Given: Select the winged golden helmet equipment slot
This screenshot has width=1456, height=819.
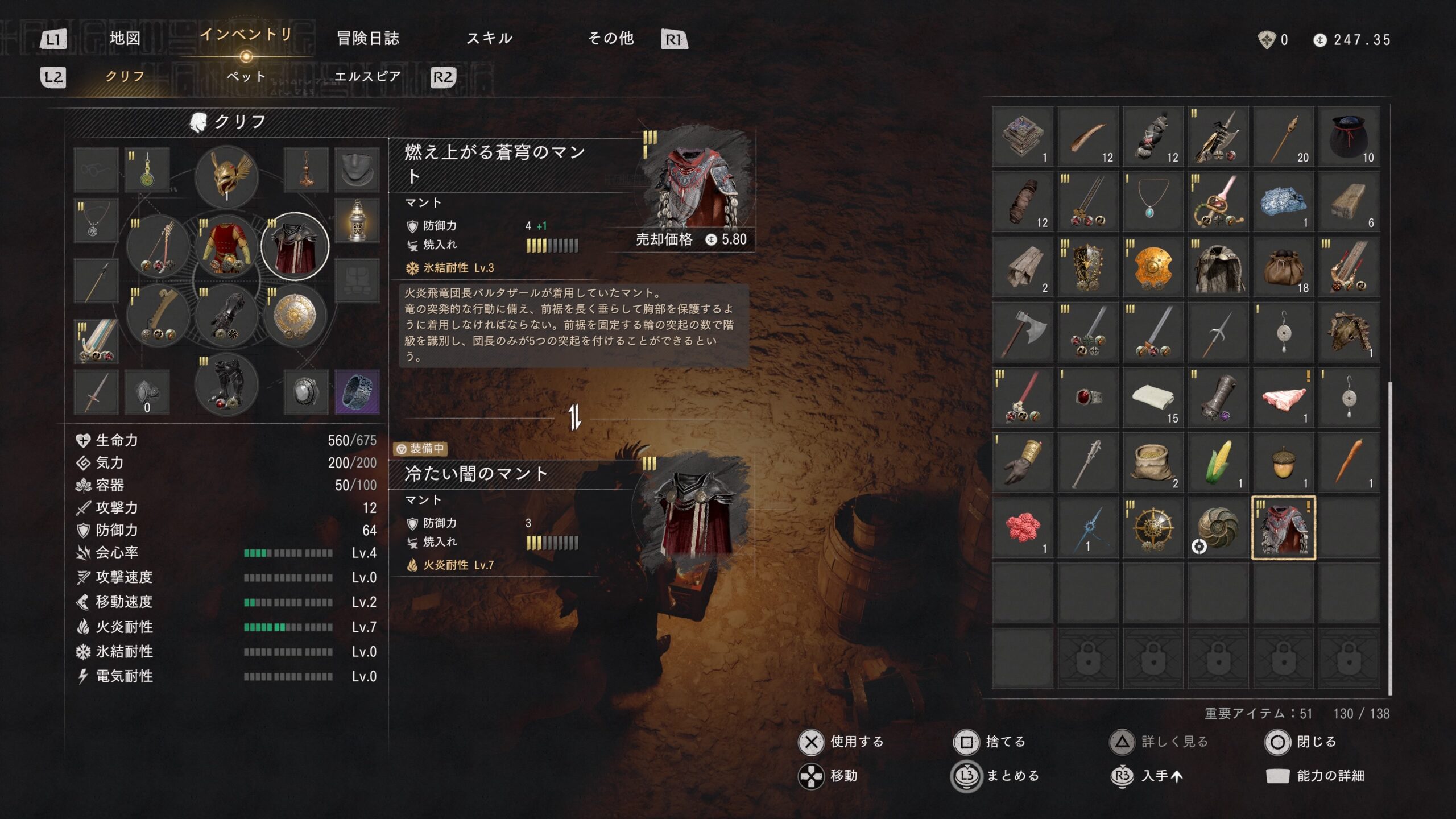Looking at the screenshot, I should pyautogui.click(x=226, y=176).
